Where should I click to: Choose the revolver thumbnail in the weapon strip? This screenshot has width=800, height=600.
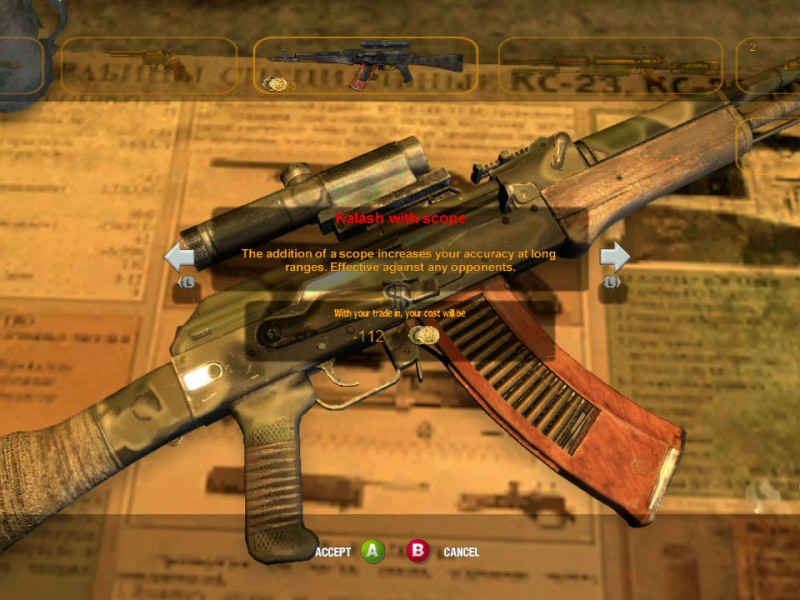[x=150, y=64]
